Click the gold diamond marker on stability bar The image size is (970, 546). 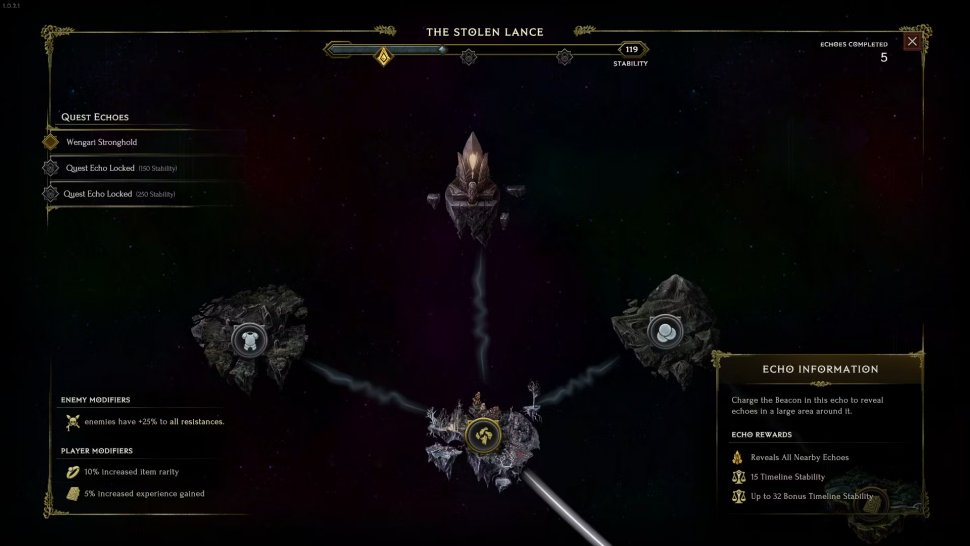pyautogui.click(x=382, y=56)
